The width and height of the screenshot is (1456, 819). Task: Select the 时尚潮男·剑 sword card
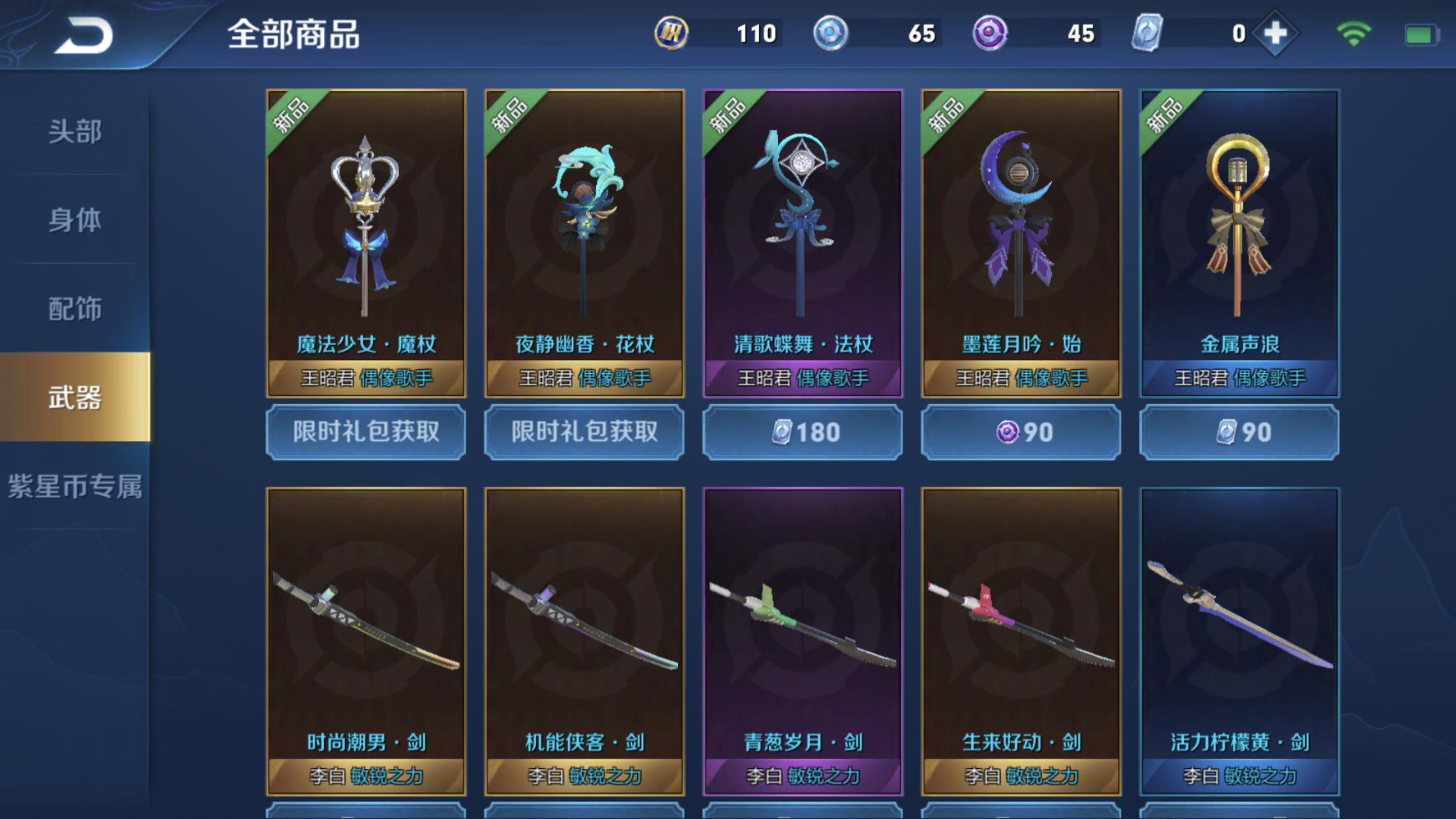pyautogui.click(x=366, y=641)
